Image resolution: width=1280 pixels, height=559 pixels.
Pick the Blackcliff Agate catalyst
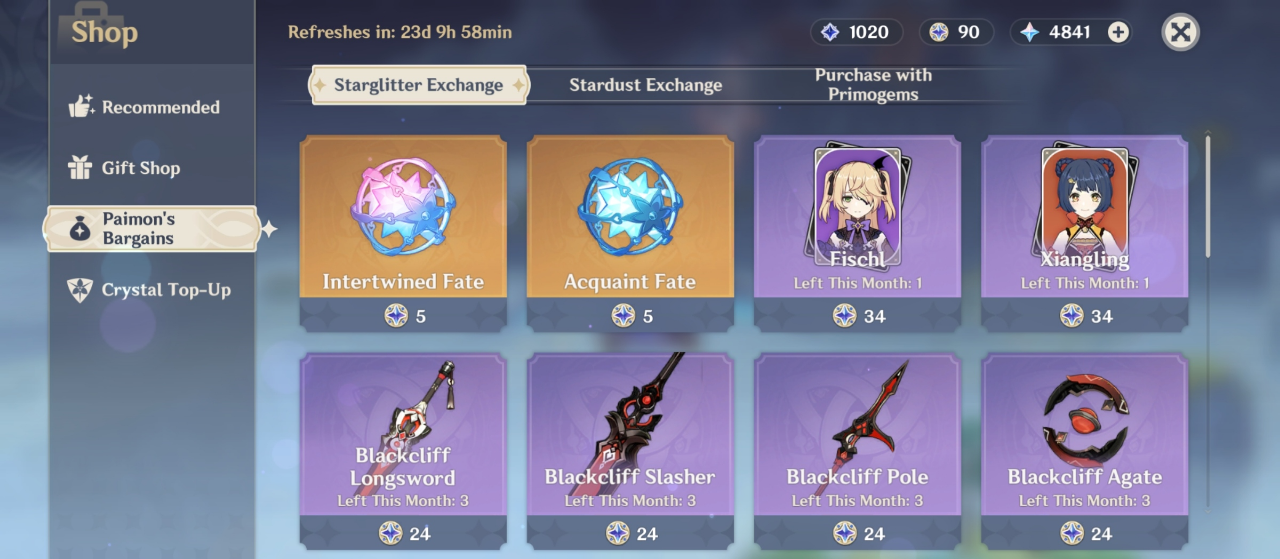[1084, 448]
